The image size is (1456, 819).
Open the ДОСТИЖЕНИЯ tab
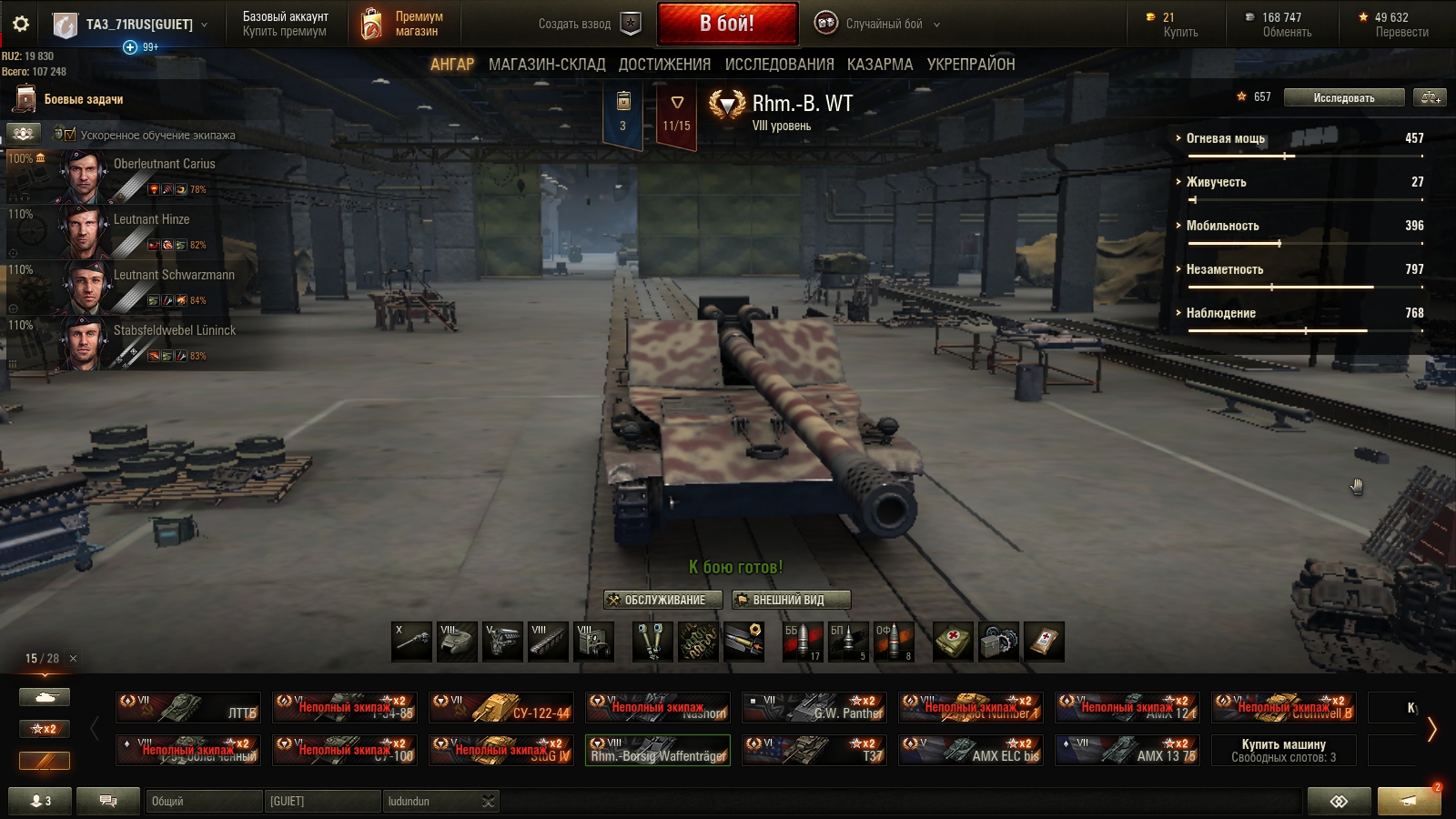[x=664, y=65]
